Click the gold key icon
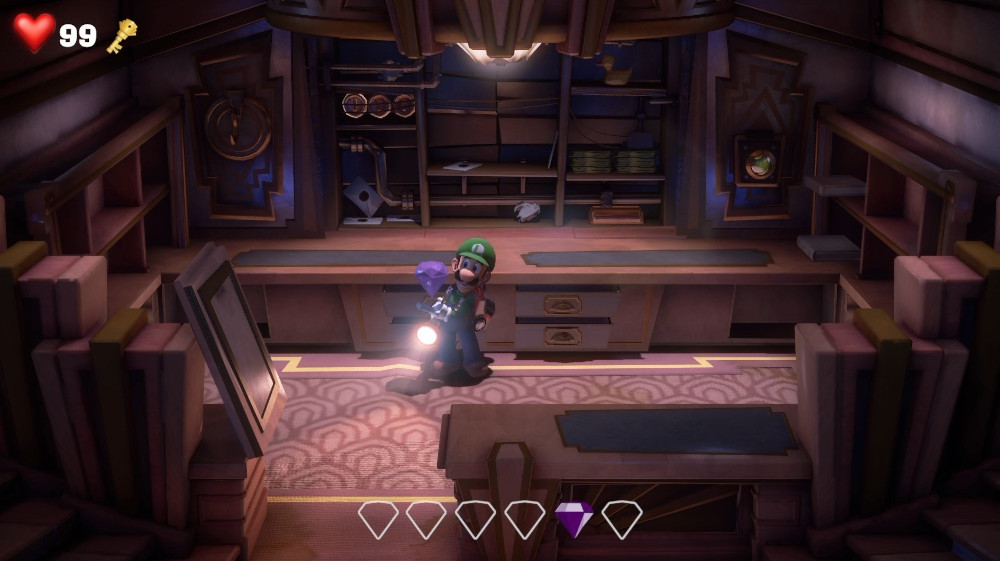Image resolution: width=1000 pixels, height=561 pixels. [x=122, y=35]
